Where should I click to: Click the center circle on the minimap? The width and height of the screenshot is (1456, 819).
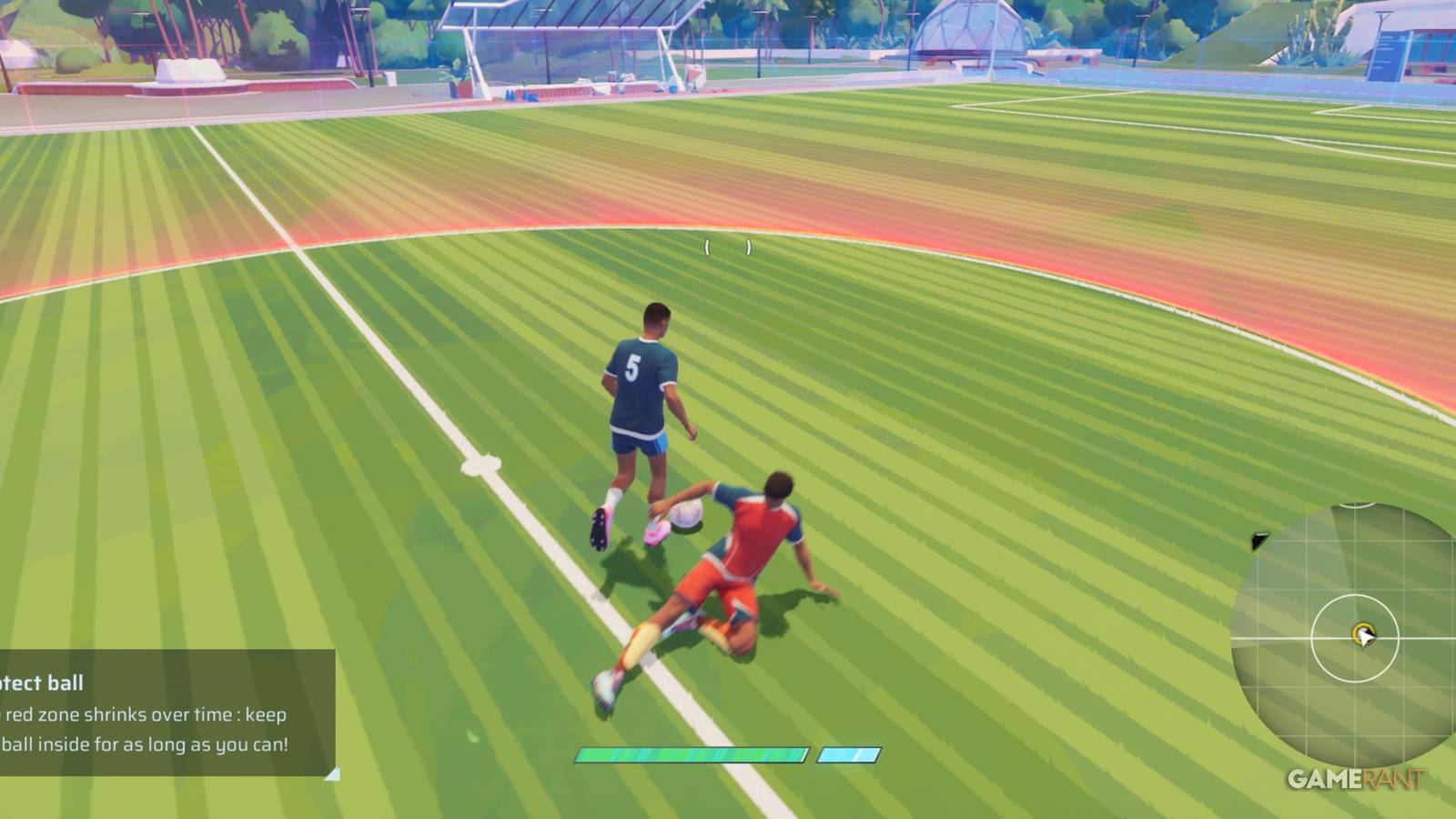point(1355,637)
